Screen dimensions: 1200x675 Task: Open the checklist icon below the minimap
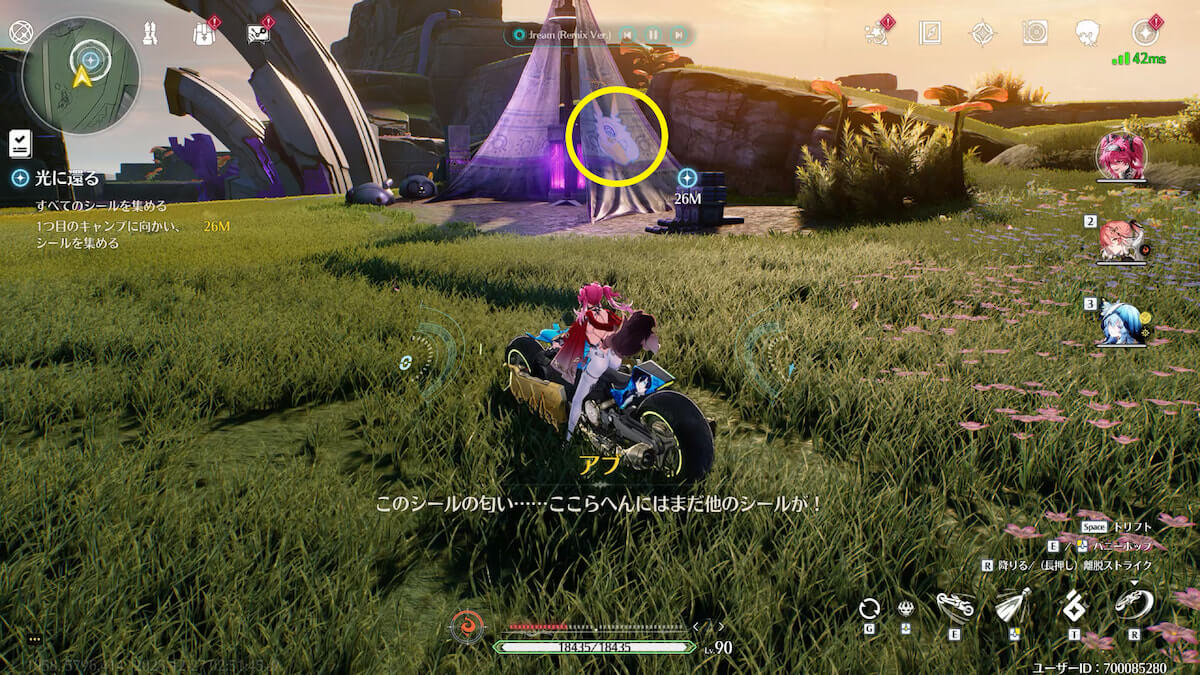click(20, 144)
